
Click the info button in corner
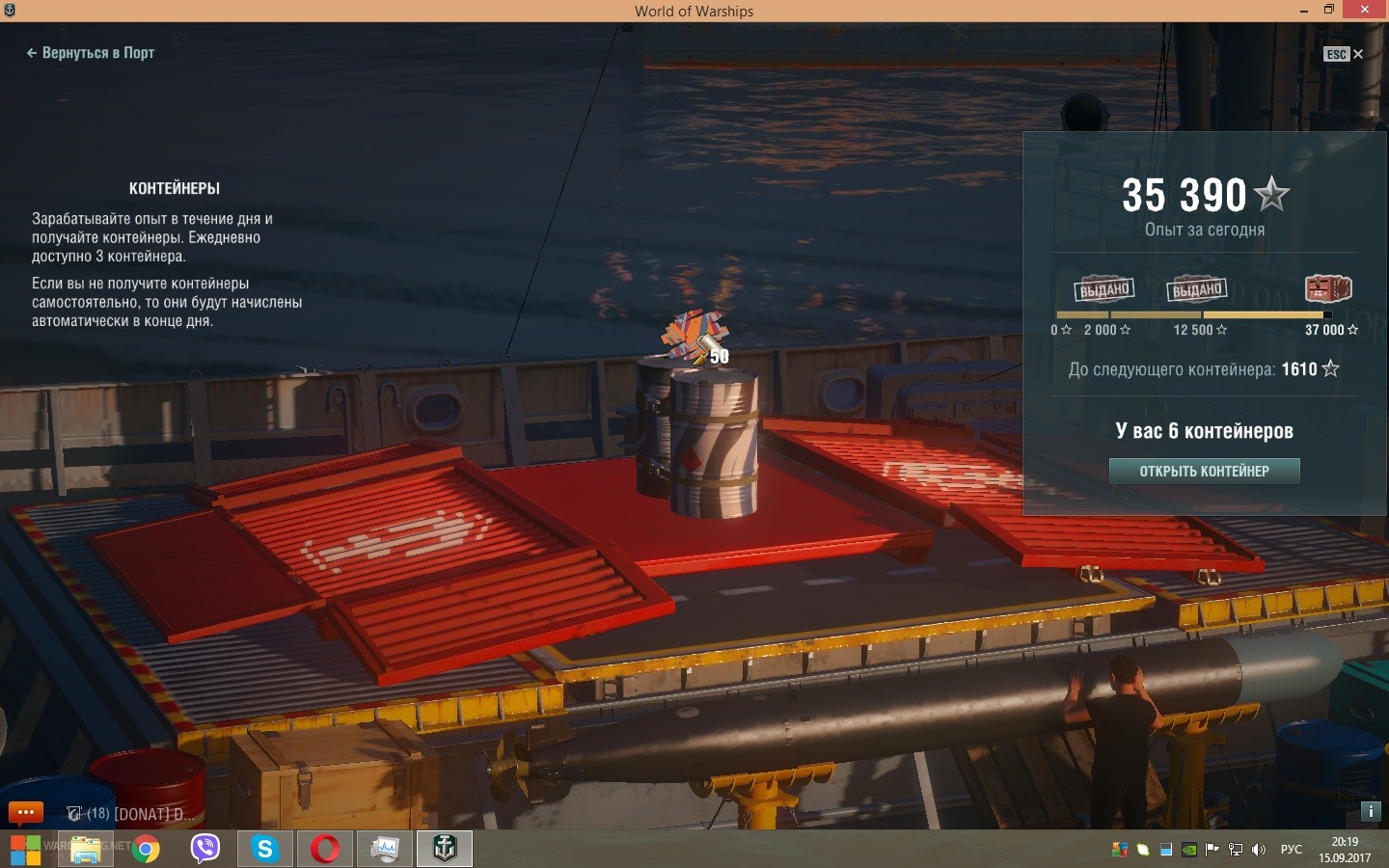point(1370,811)
